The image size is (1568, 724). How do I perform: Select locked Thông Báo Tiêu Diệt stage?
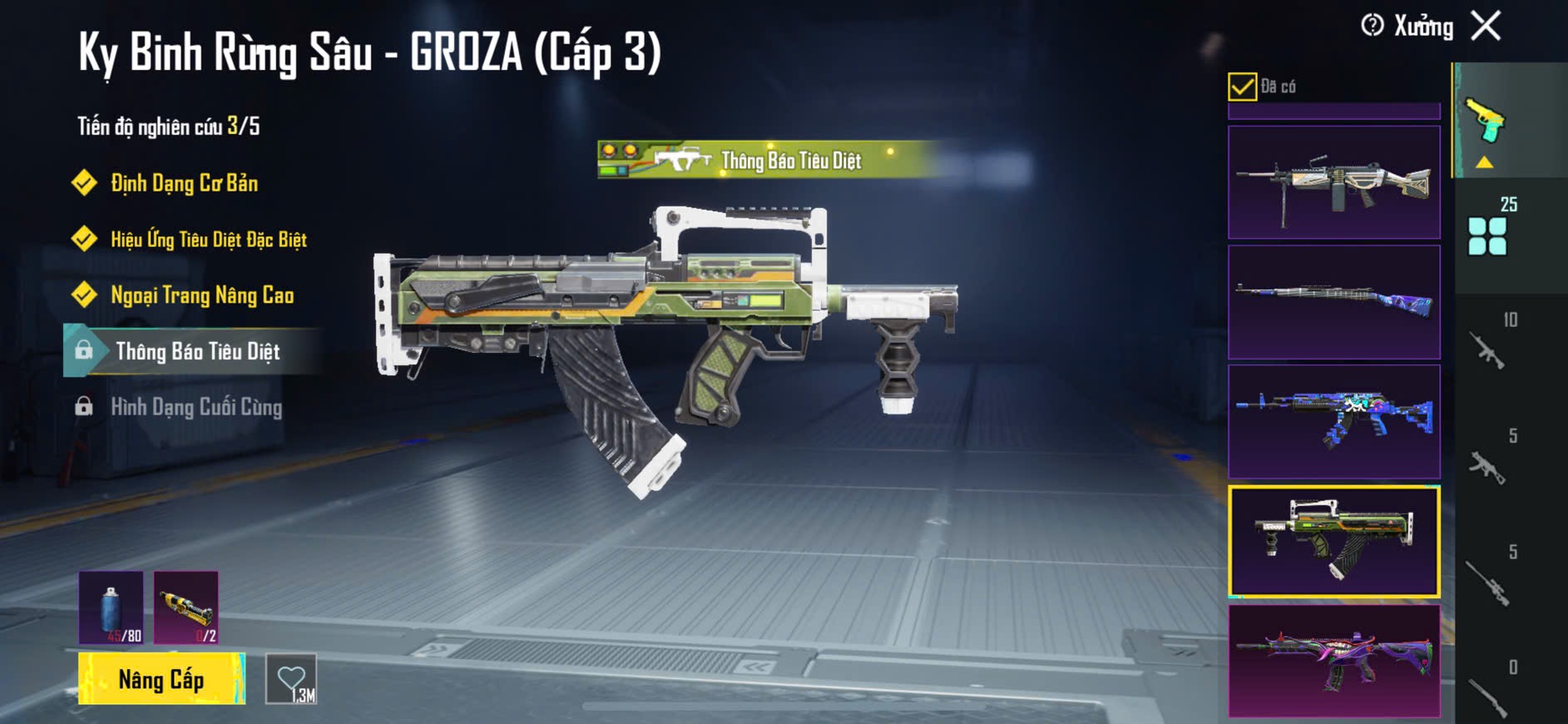pyautogui.click(x=197, y=351)
